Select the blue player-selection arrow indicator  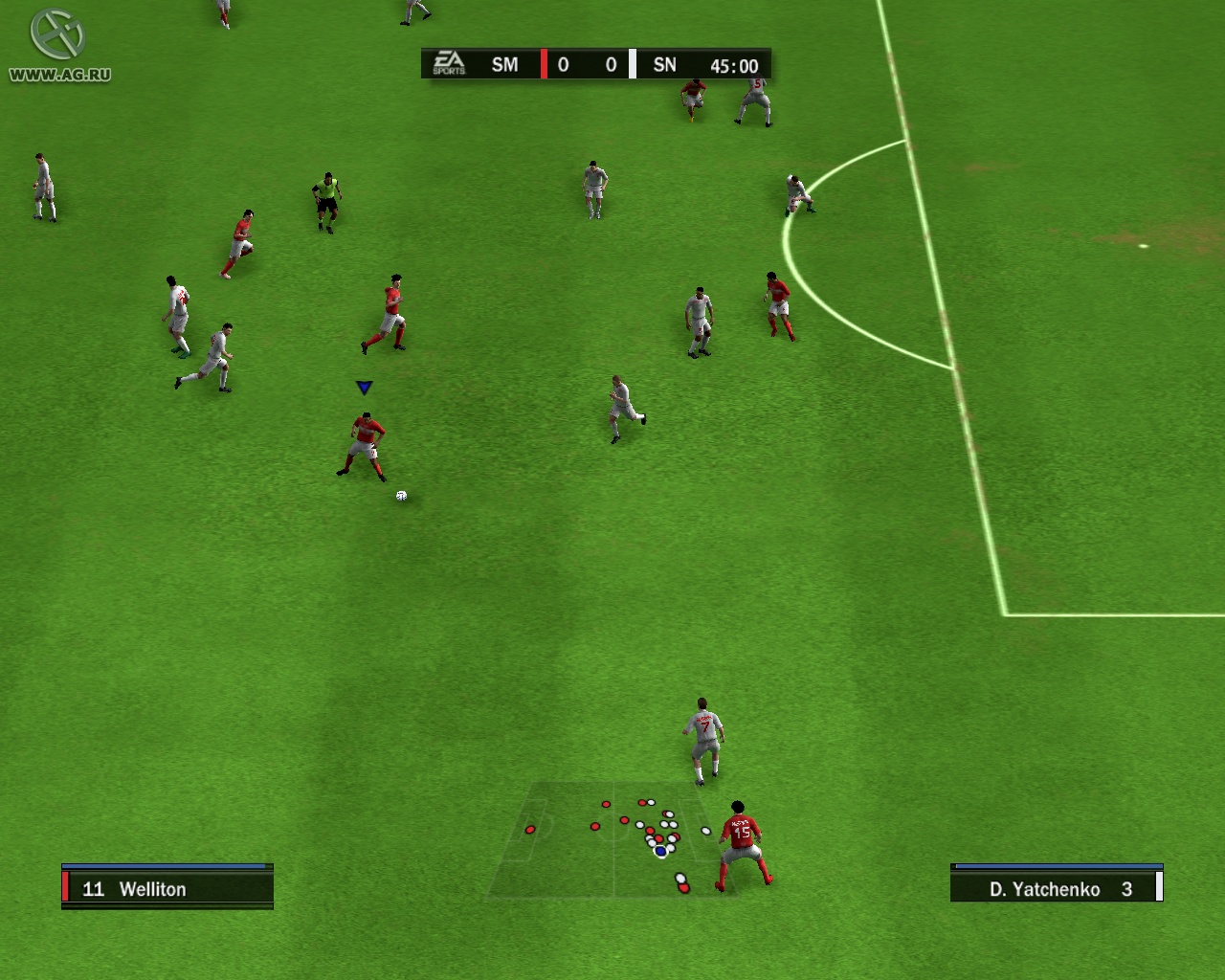365,387
